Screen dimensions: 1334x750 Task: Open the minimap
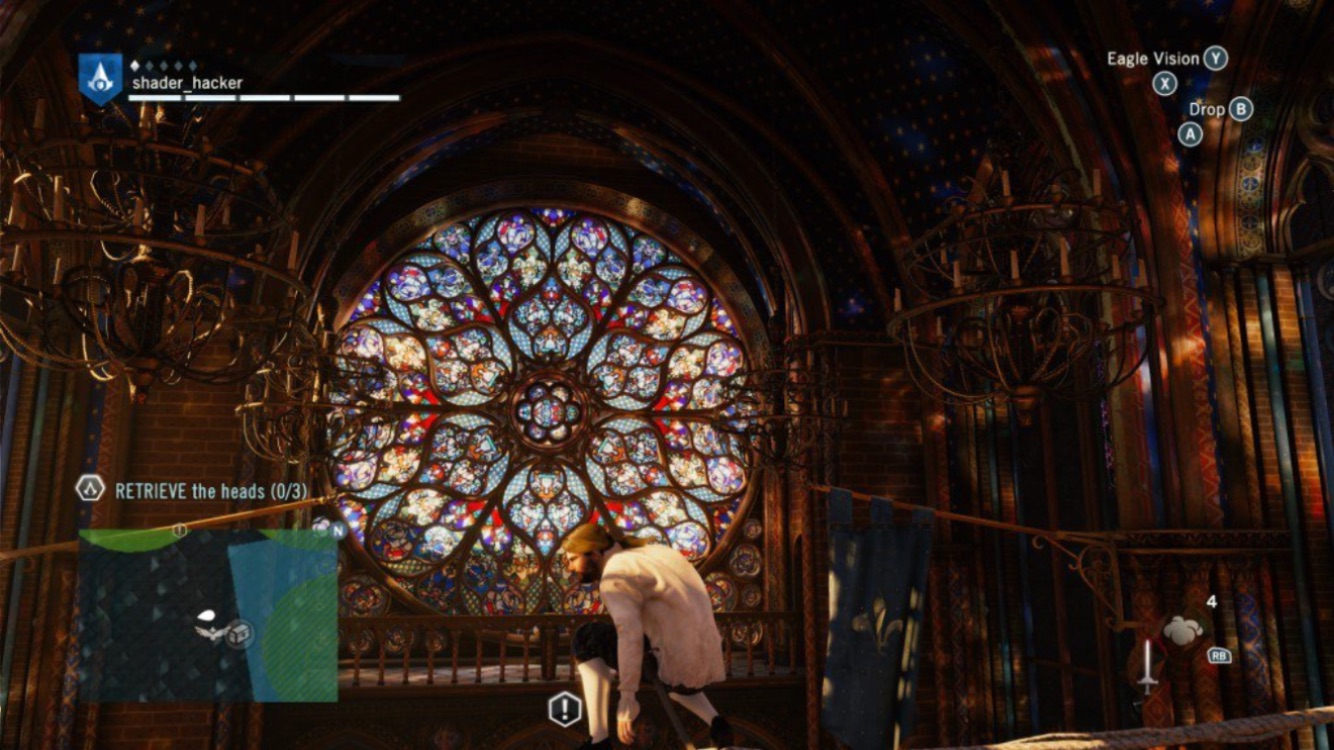coord(208,615)
